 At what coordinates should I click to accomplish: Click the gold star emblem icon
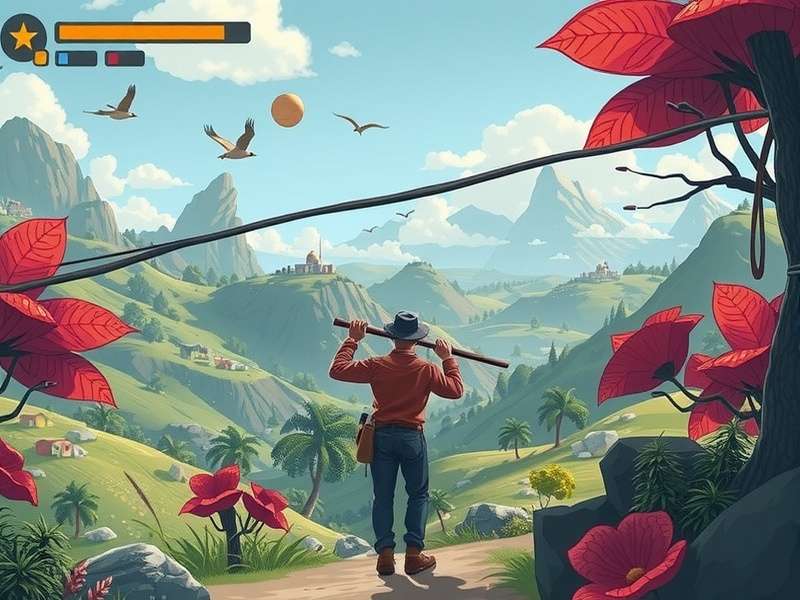point(23,37)
